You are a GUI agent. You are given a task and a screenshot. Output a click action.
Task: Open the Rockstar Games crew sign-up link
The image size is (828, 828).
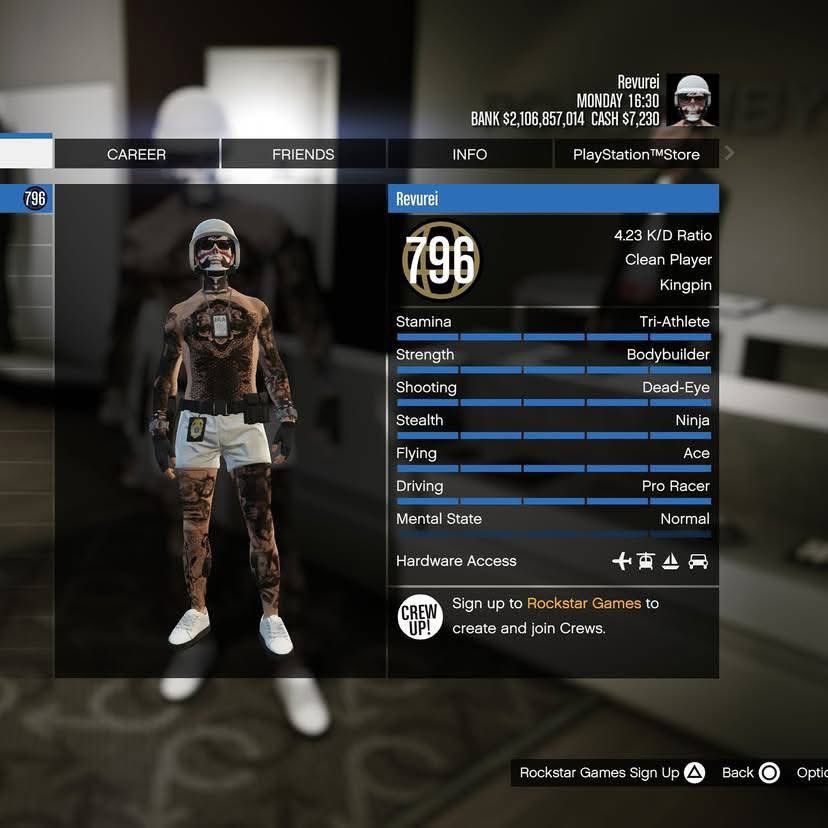pos(585,603)
